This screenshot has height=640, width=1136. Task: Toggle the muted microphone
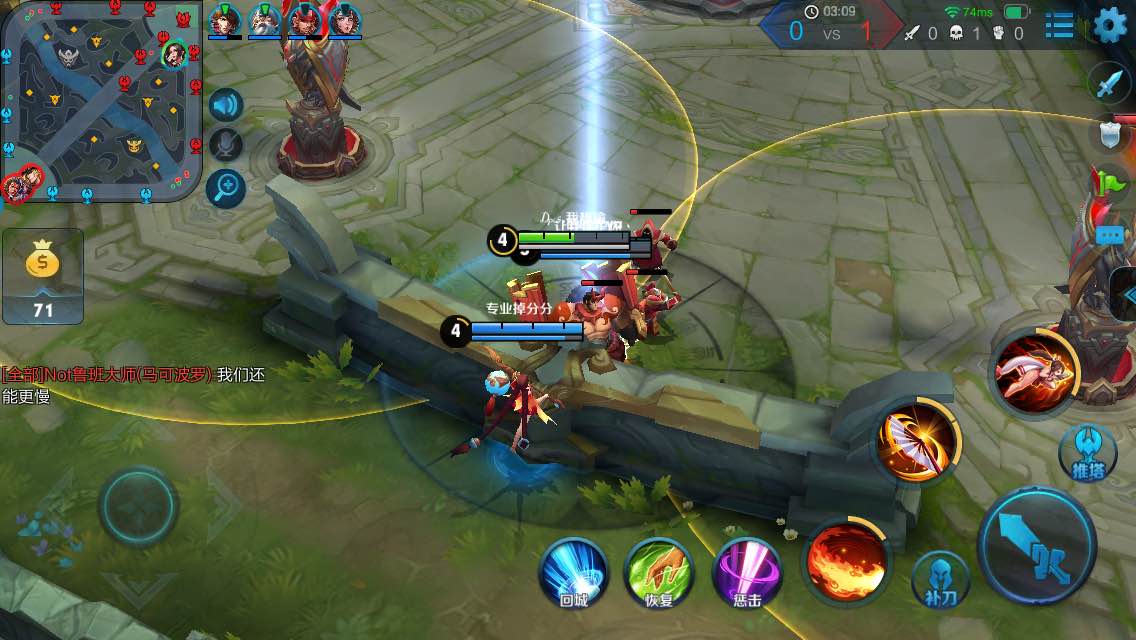(x=226, y=145)
